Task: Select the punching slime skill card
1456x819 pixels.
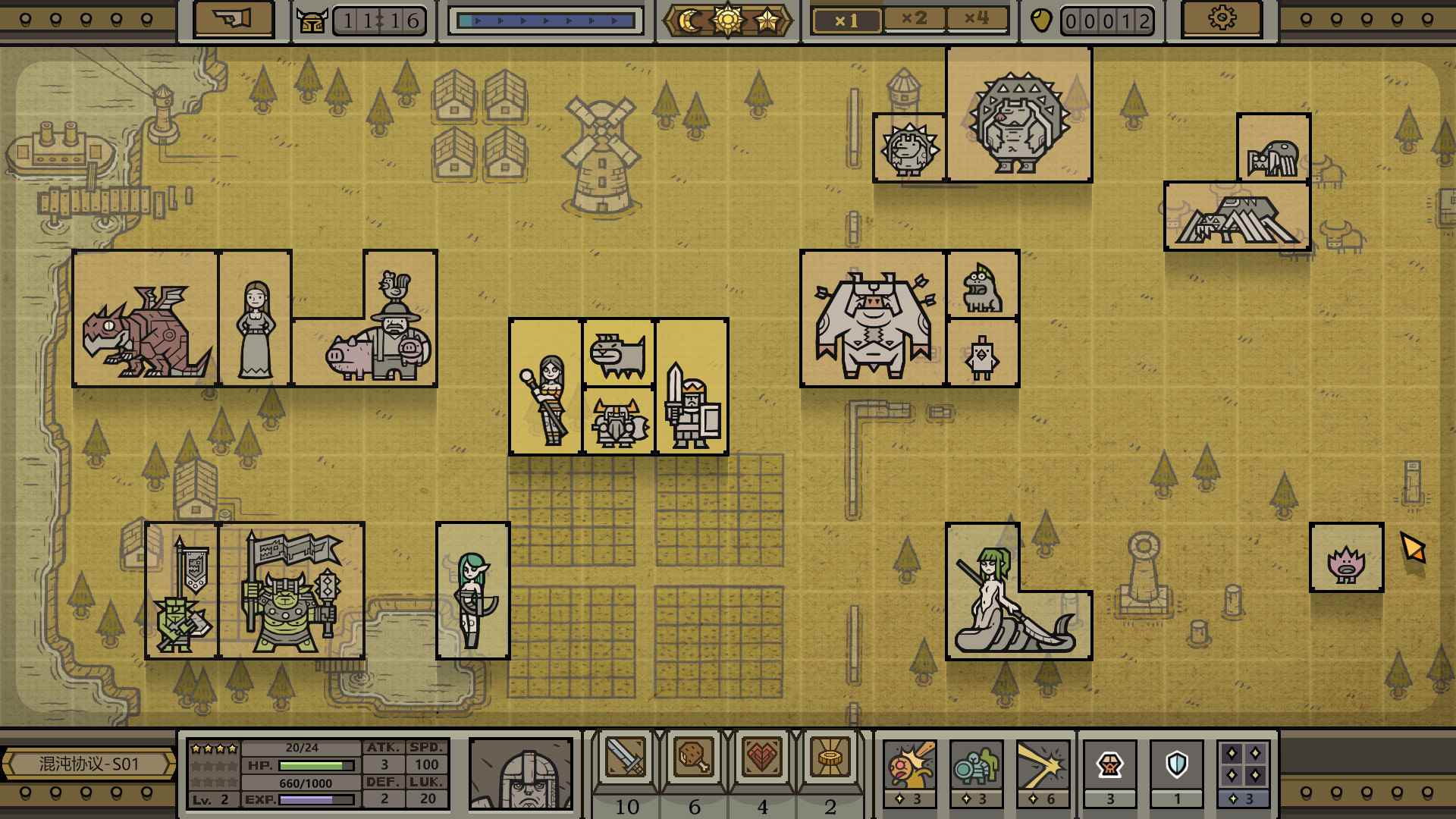Action: click(909, 766)
